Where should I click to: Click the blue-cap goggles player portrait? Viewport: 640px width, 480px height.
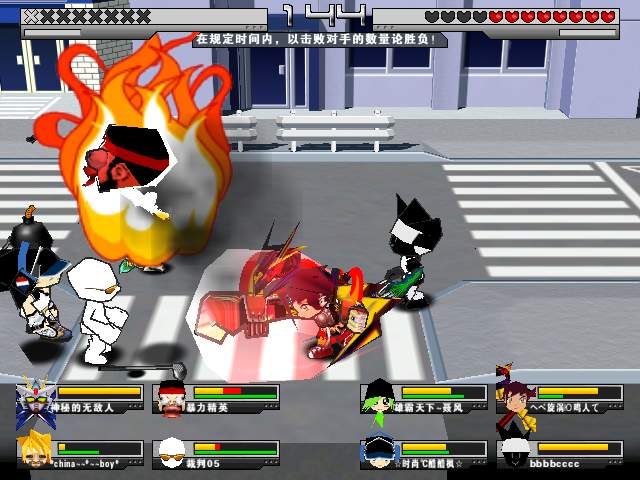click(377, 452)
